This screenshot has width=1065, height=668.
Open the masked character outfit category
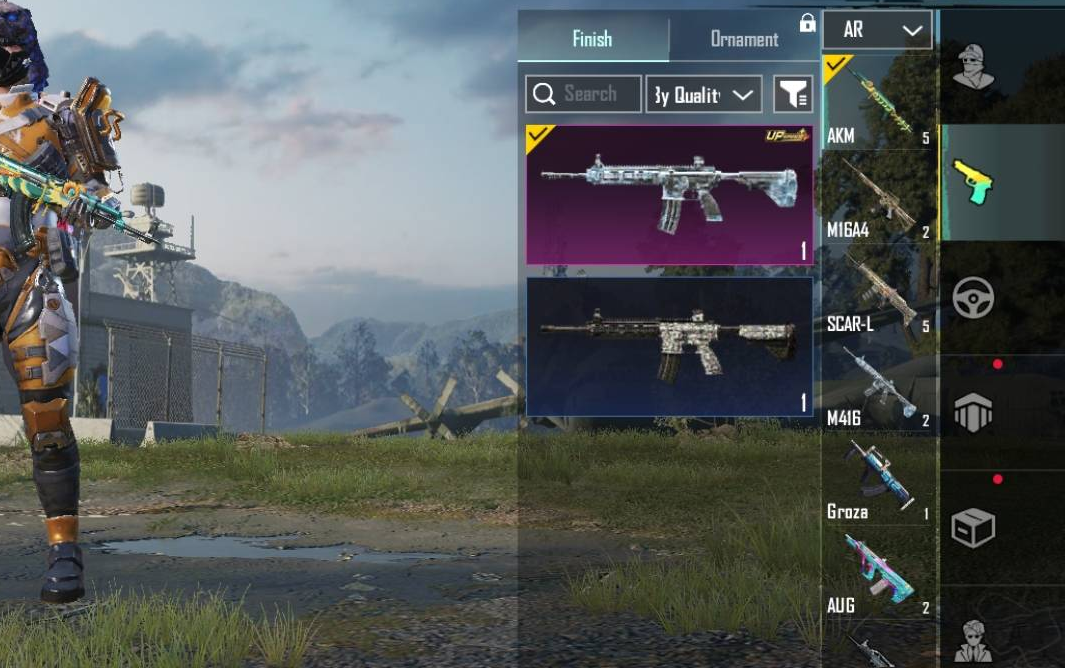[973, 67]
